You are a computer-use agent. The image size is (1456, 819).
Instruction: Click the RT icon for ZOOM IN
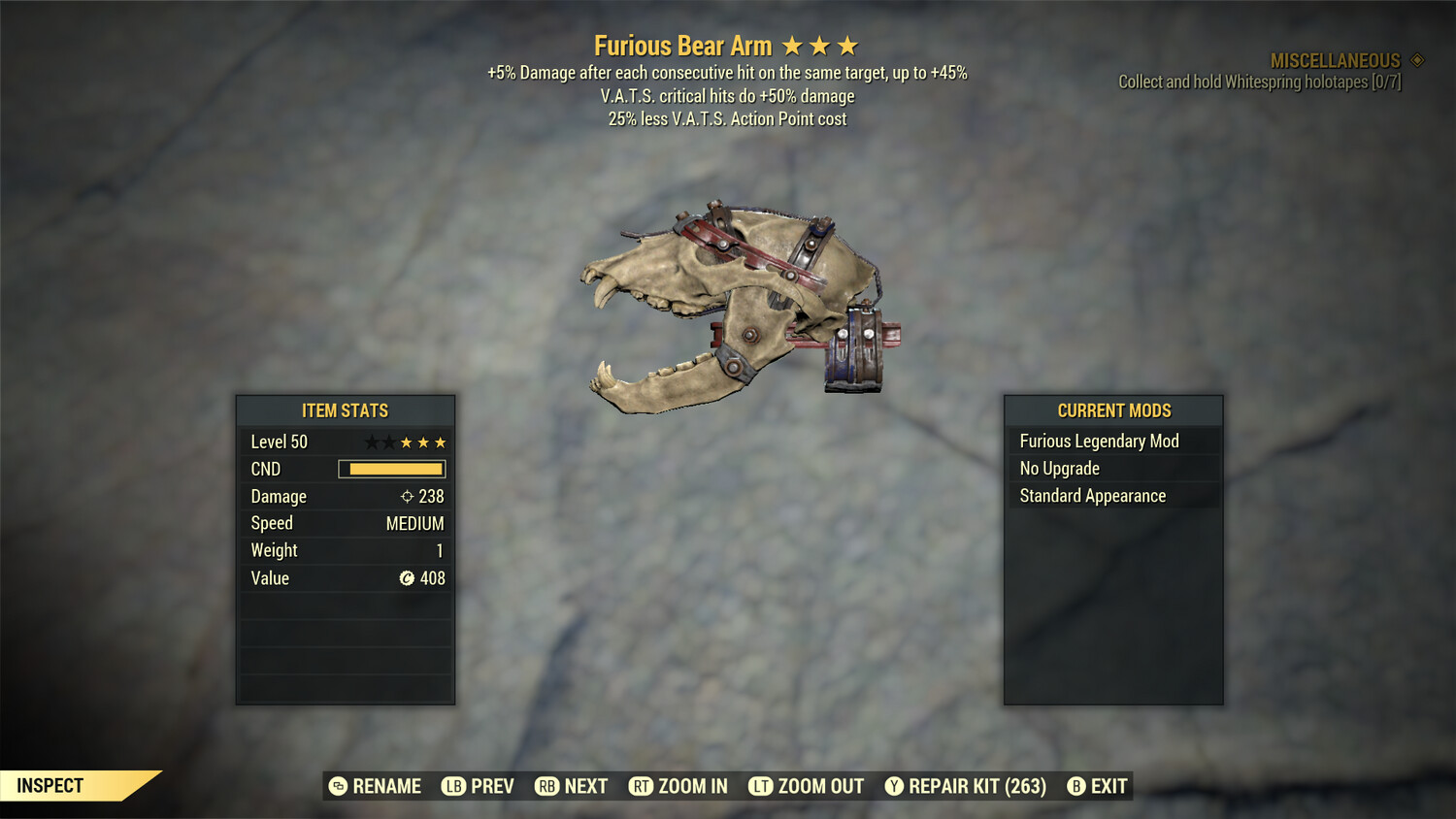point(642,786)
